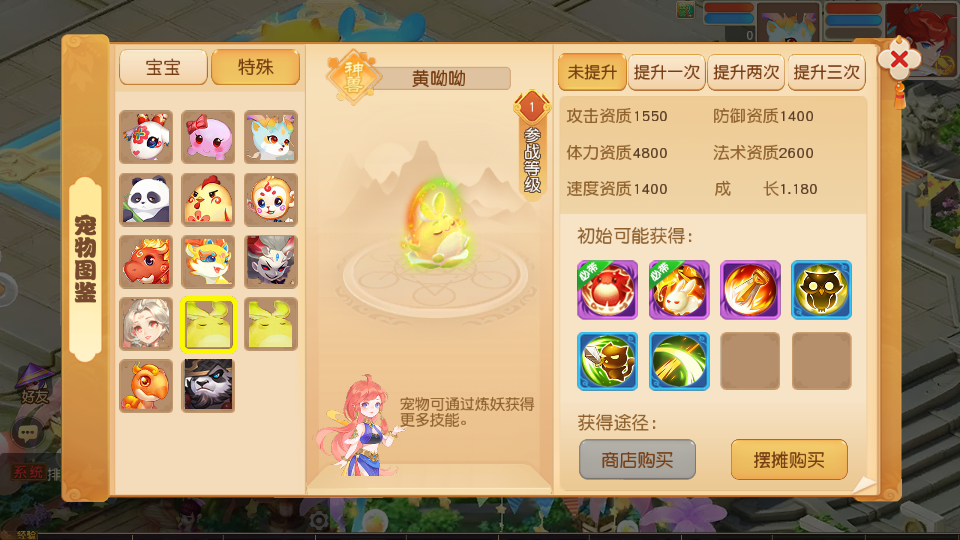Select the panda pet portrait
Screen dimensions: 960x540
146,200
